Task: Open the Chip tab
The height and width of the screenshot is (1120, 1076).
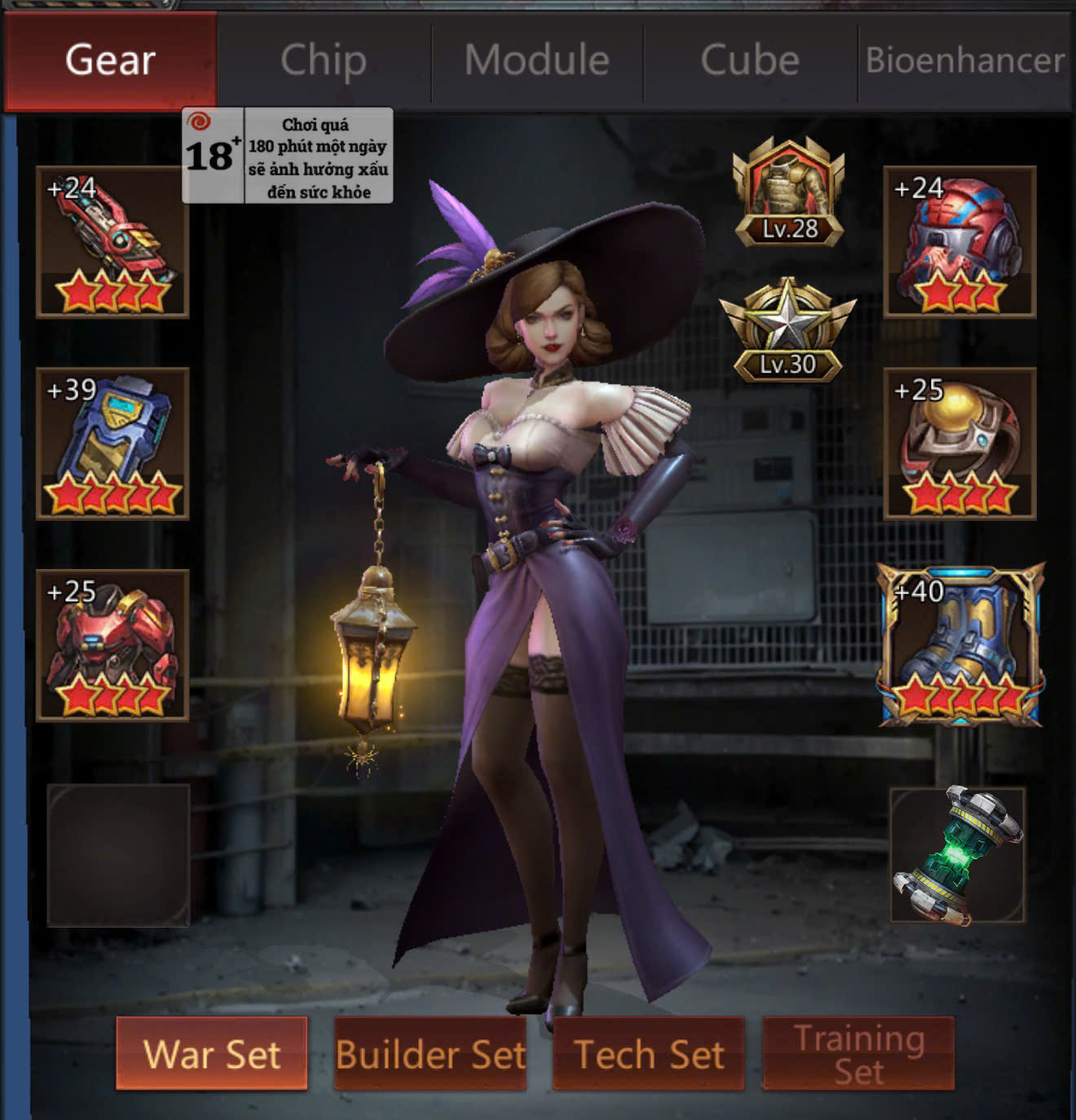Action: pos(324,60)
